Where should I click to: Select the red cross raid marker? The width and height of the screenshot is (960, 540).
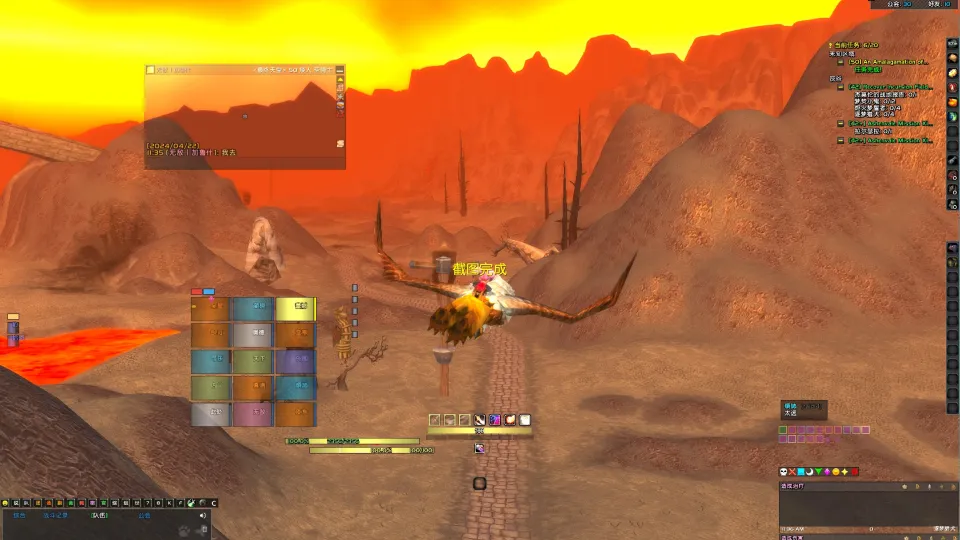coord(792,471)
